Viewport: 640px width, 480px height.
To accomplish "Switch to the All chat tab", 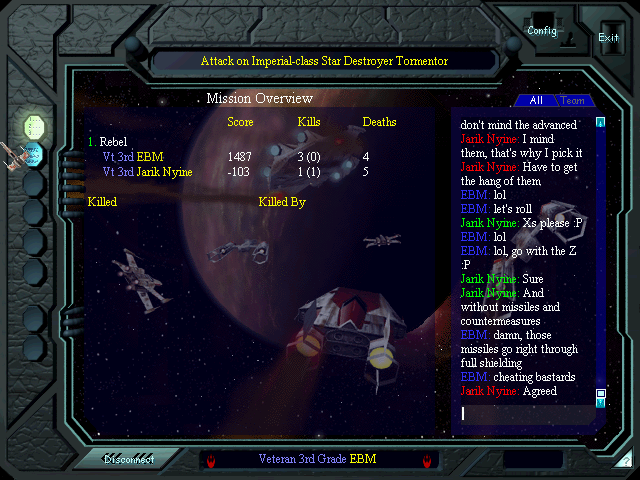I will (536, 101).
